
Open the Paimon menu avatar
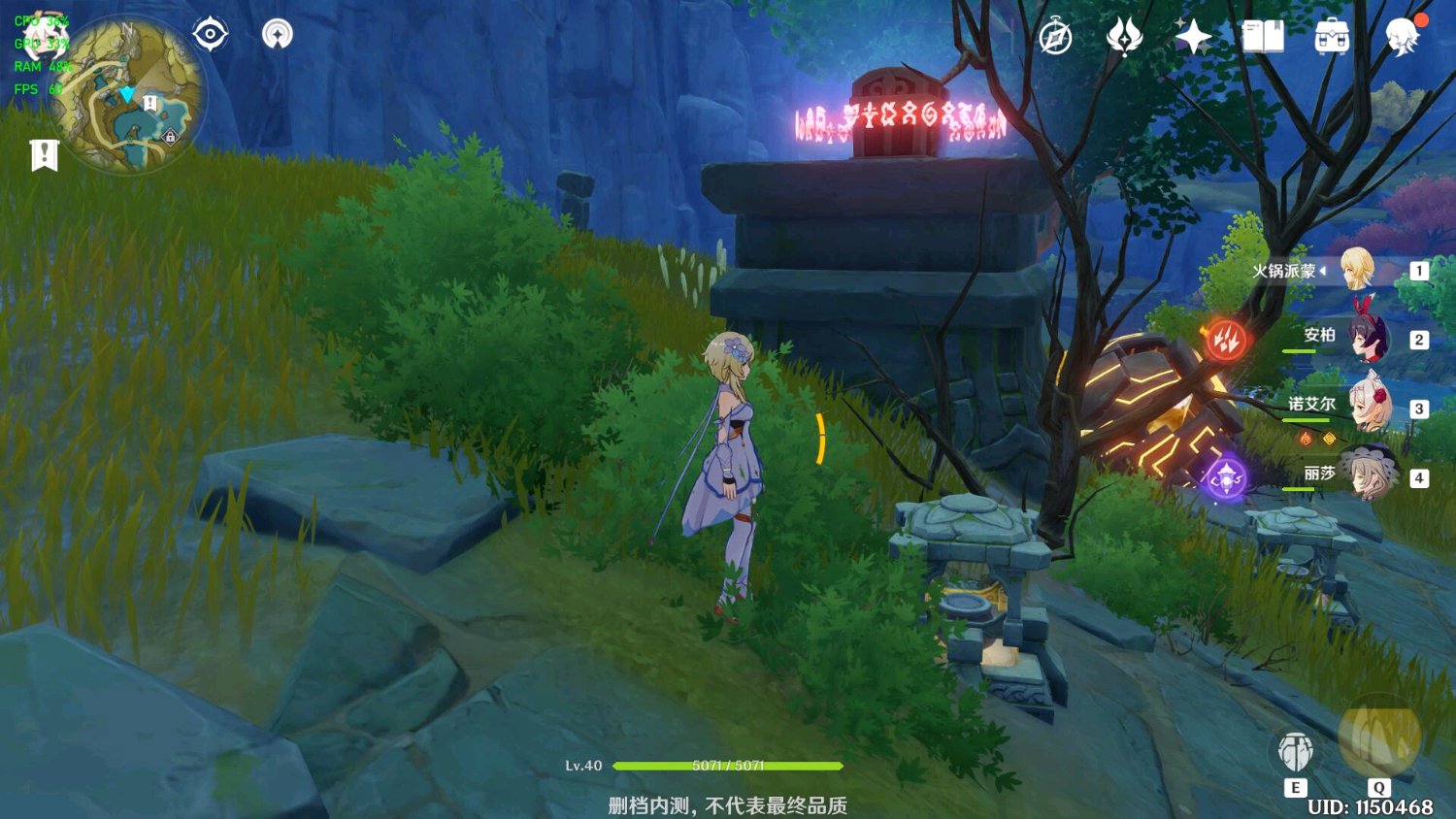click(1403, 36)
